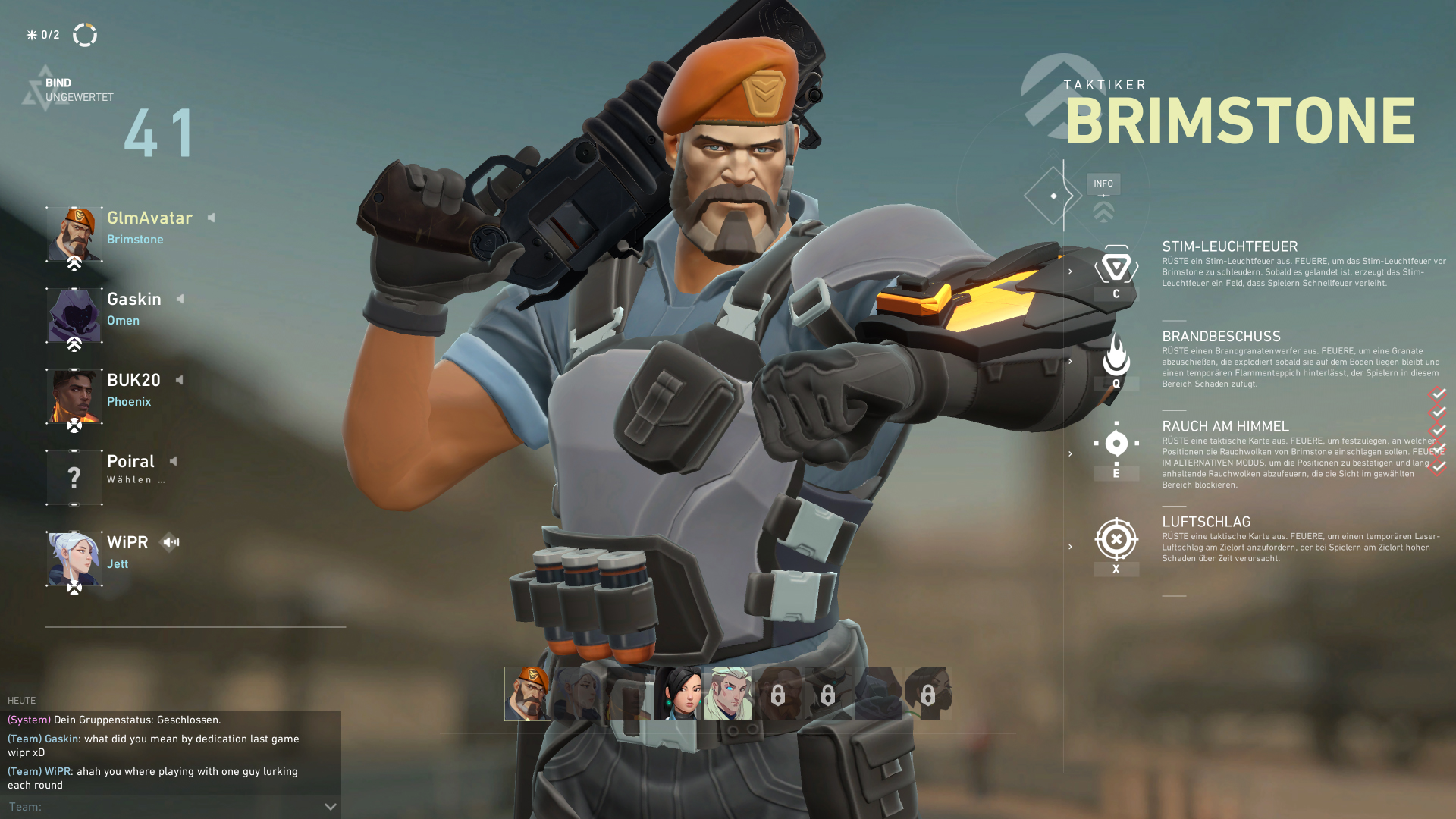Viewport: 1456px width, 819px height.
Task: Click the locked Viper agent tile
Action: (927, 694)
